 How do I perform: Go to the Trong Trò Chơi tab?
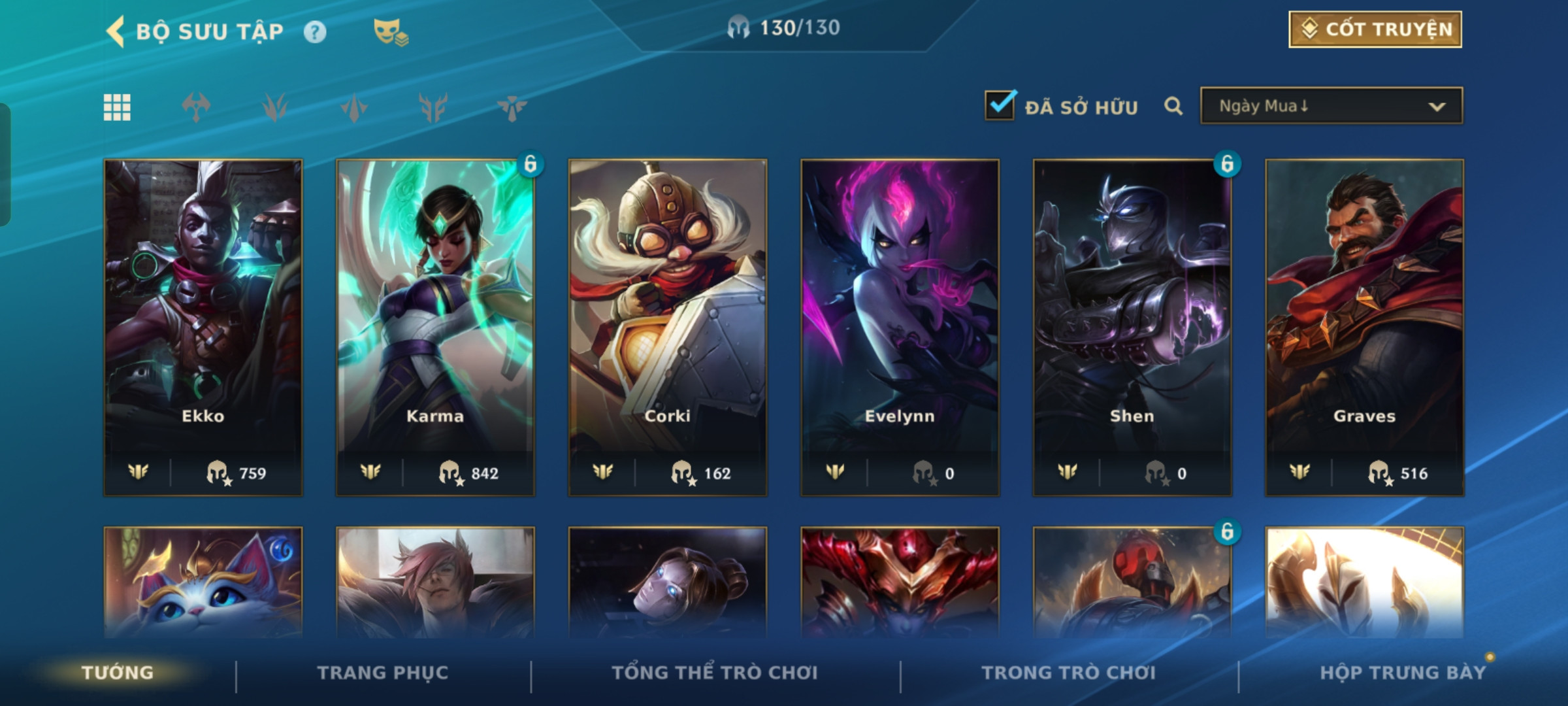tap(1069, 673)
